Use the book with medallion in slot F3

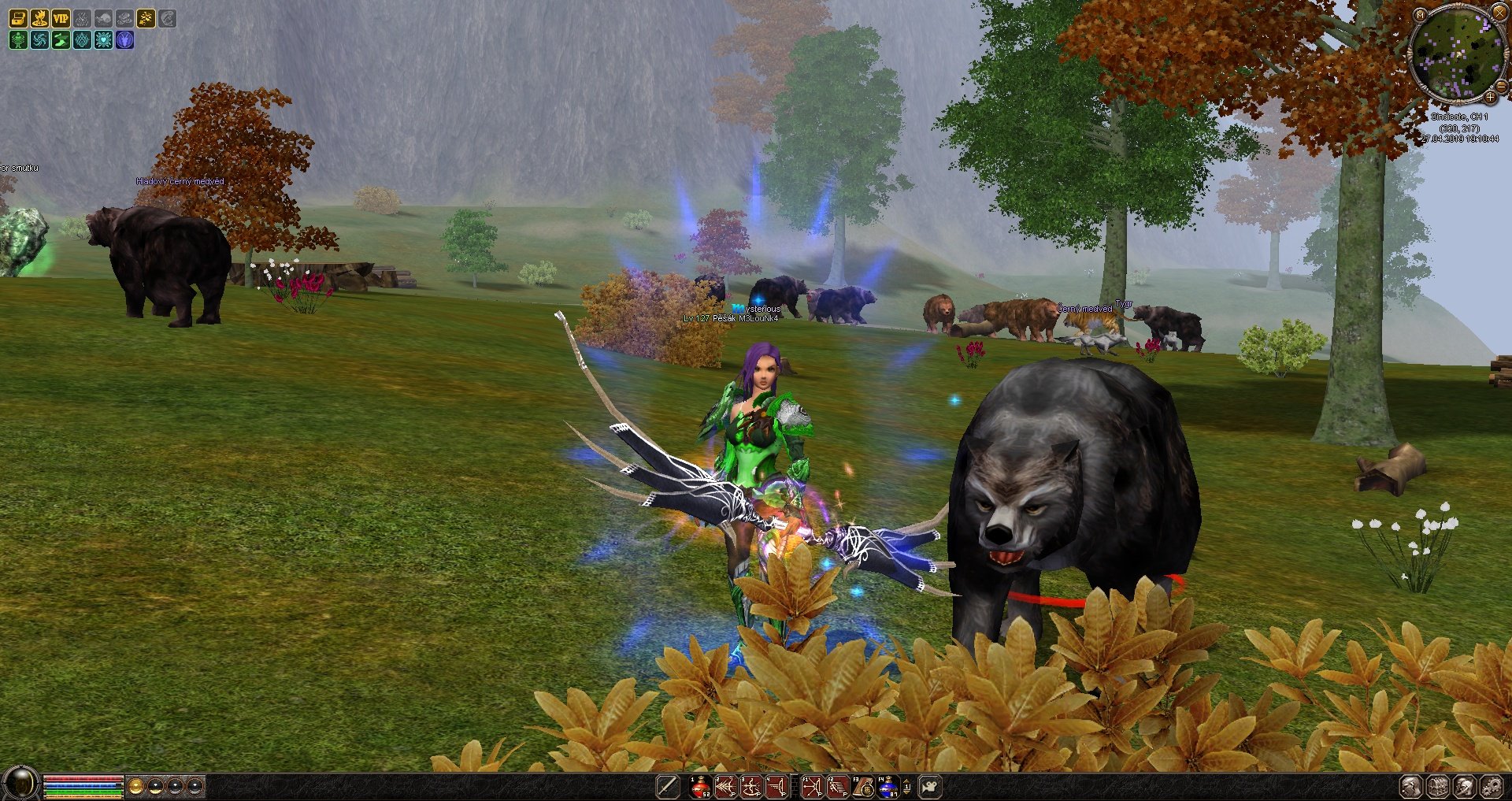click(x=863, y=787)
